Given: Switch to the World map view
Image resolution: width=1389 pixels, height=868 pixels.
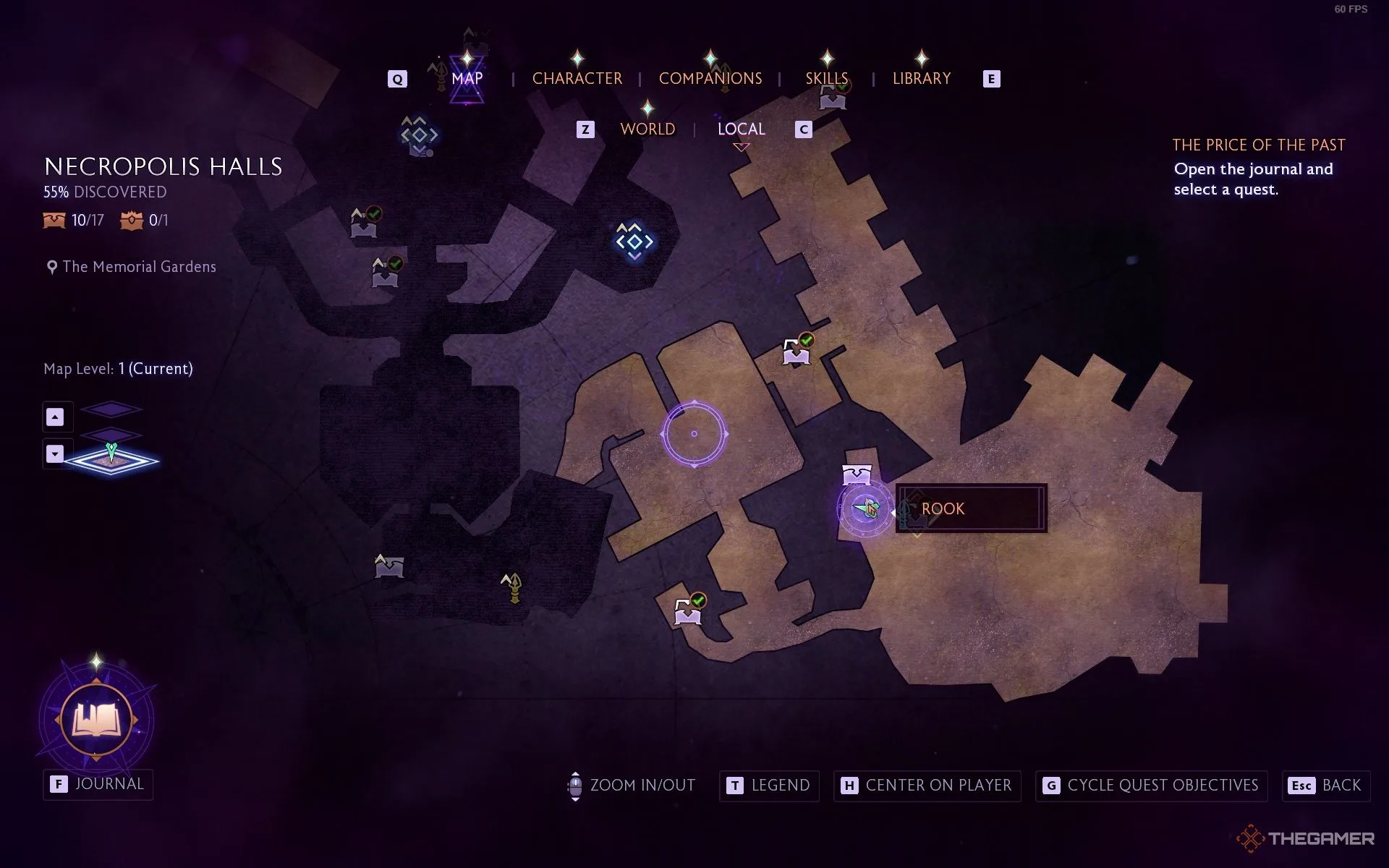Looking at the screenshot, I should tap(647, 129).
